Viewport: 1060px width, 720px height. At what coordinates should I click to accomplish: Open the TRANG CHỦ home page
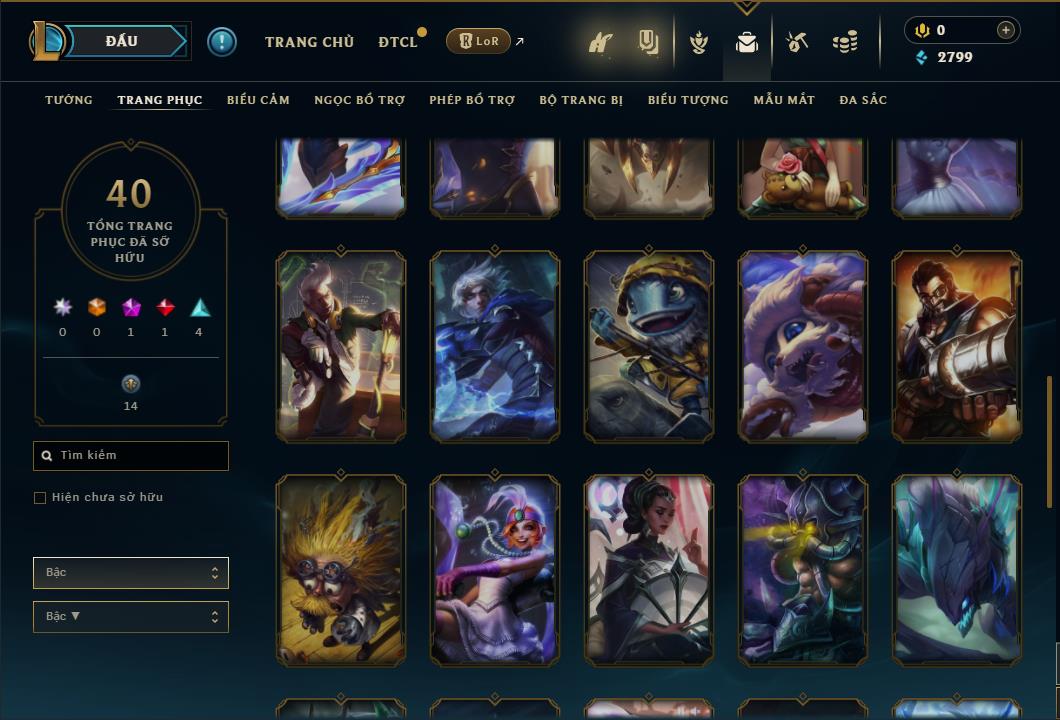click(x=309, y=42)
